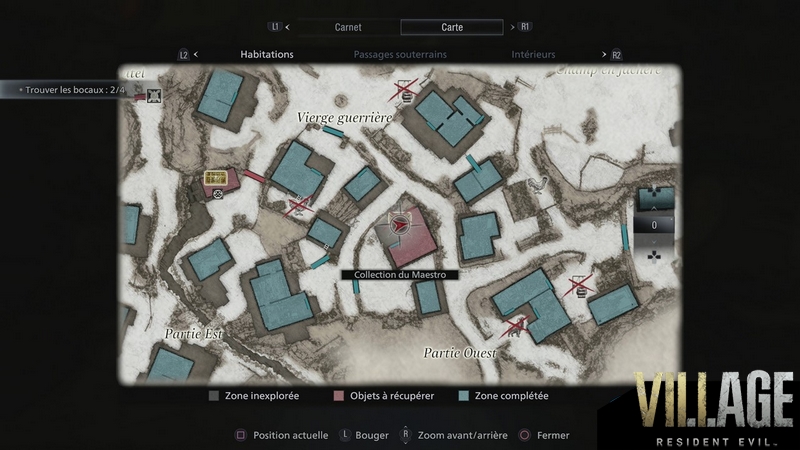Switch to the Intérieurs map layer
This screenshot has height=450, width=800.
point(533,54)
